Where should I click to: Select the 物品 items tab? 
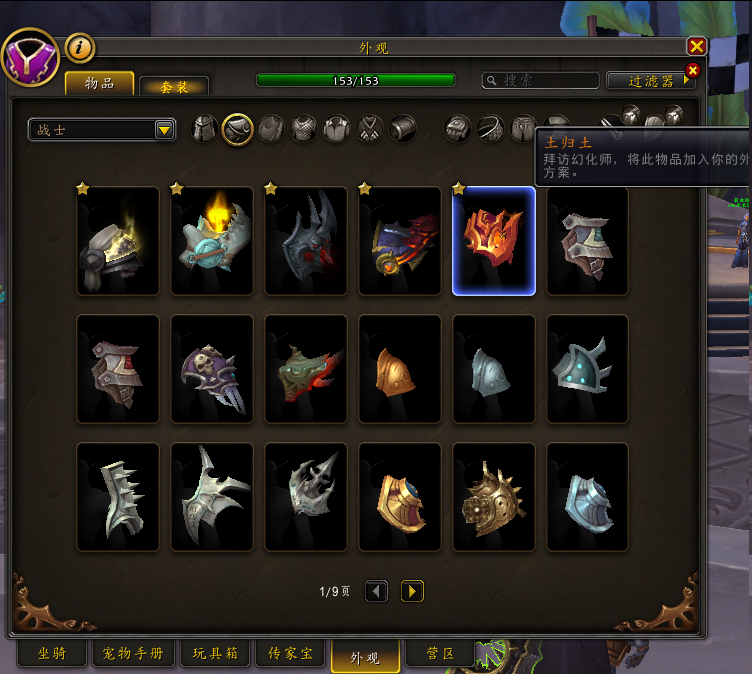(x=100, y=84)
